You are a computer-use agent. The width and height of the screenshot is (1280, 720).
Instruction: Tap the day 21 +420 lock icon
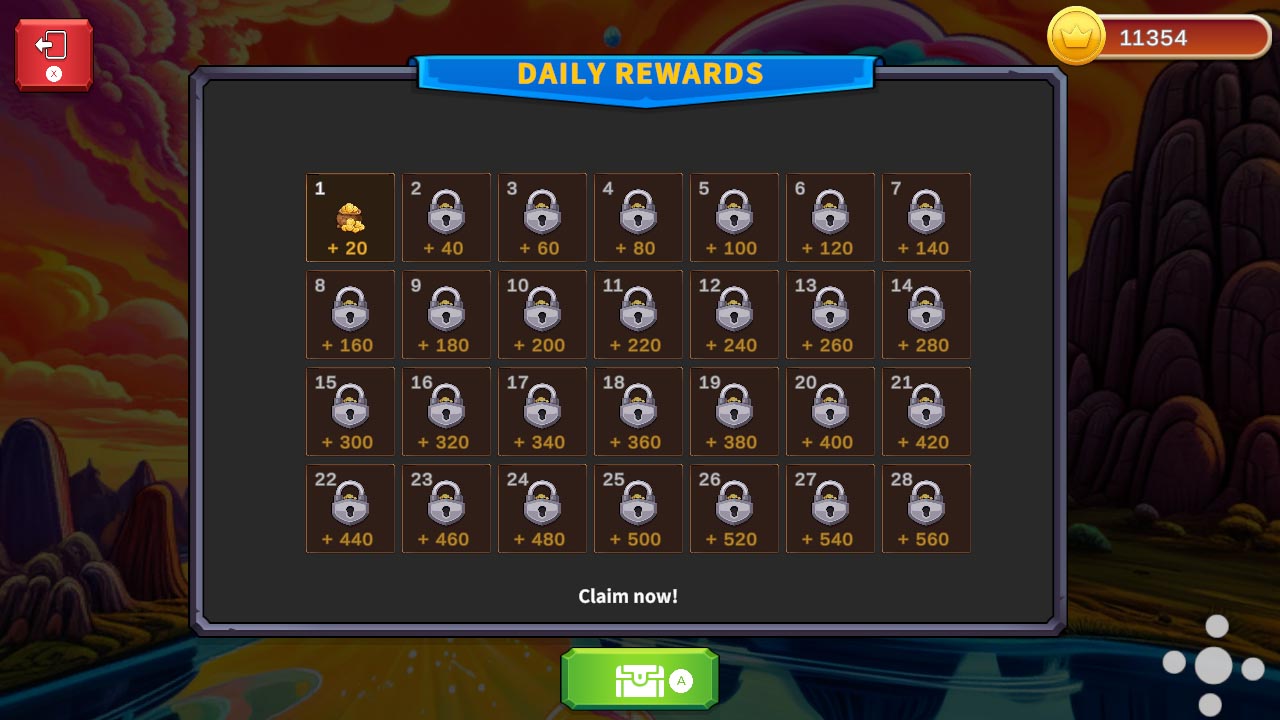pyautogui.click(x=926, y=409)
